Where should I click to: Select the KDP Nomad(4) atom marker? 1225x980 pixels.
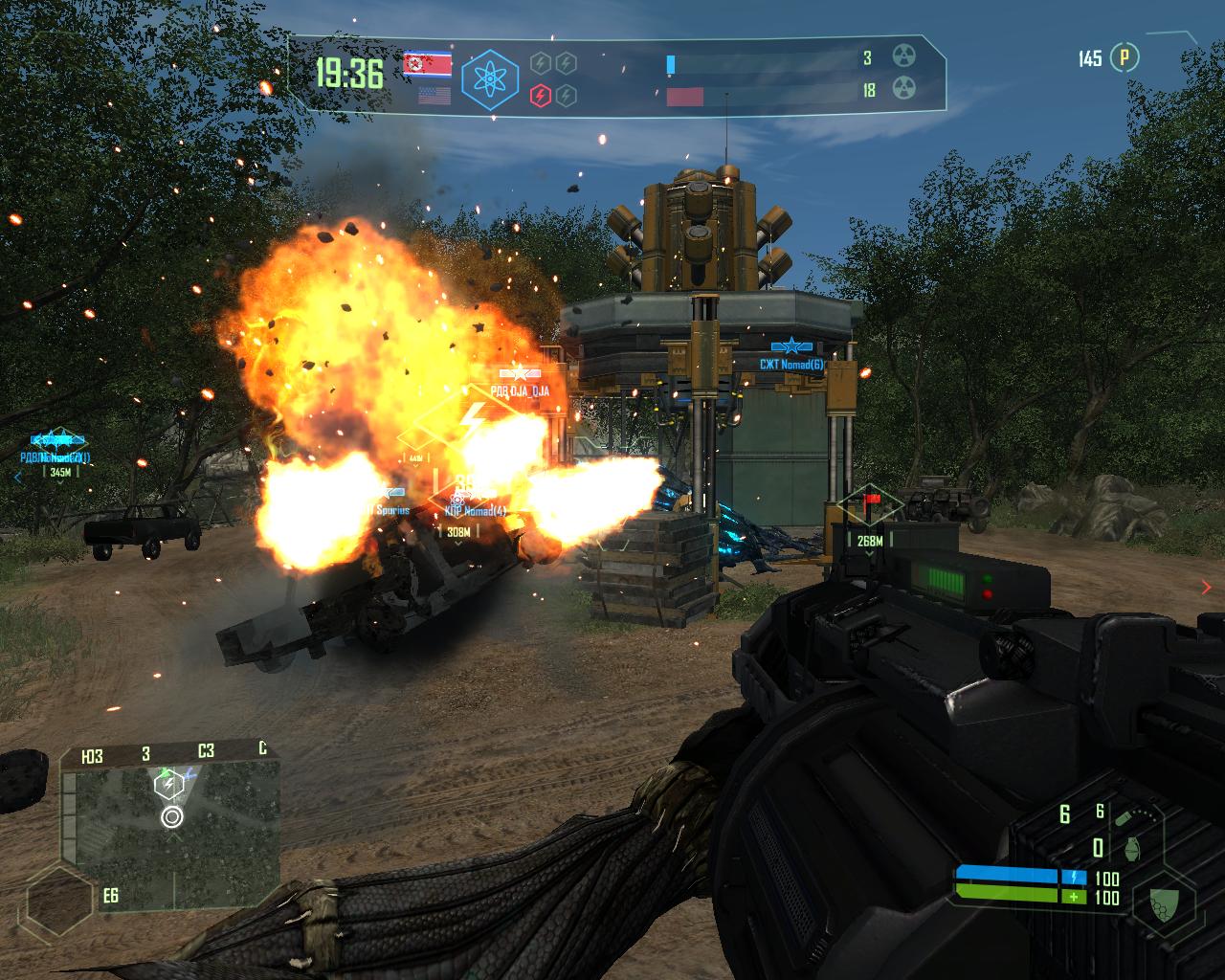pyautogui.click(x=457, y=500)
